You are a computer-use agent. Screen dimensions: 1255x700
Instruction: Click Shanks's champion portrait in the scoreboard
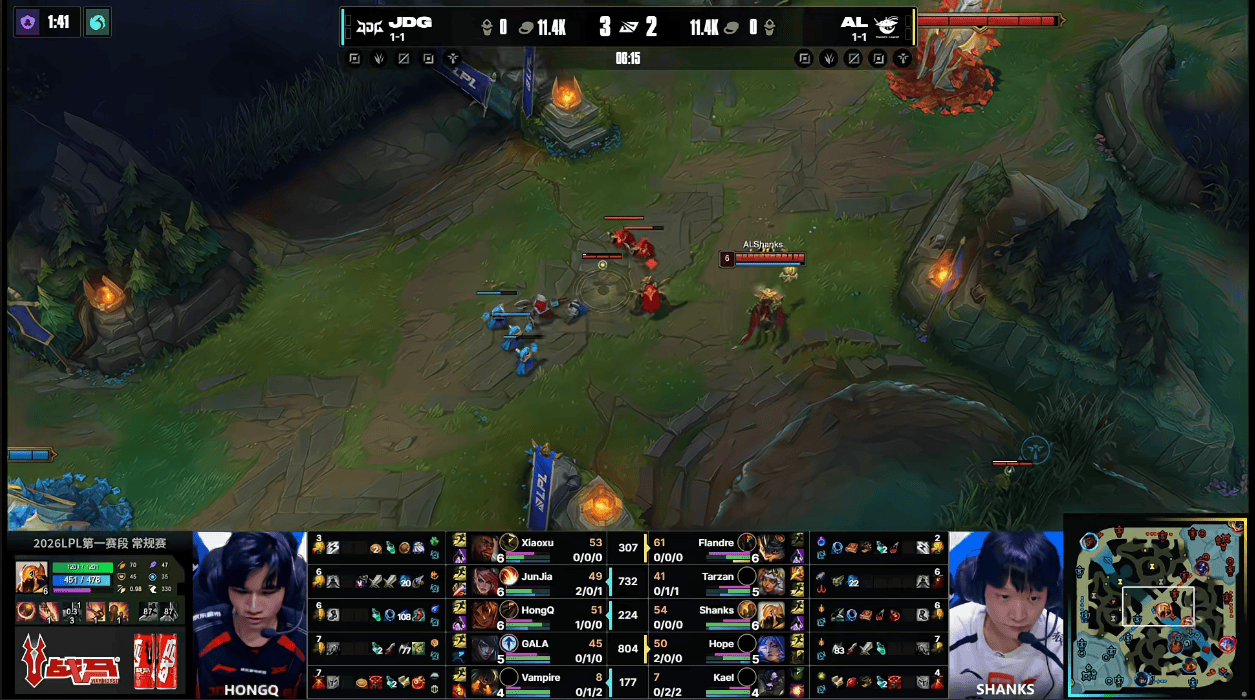point(771,613)
